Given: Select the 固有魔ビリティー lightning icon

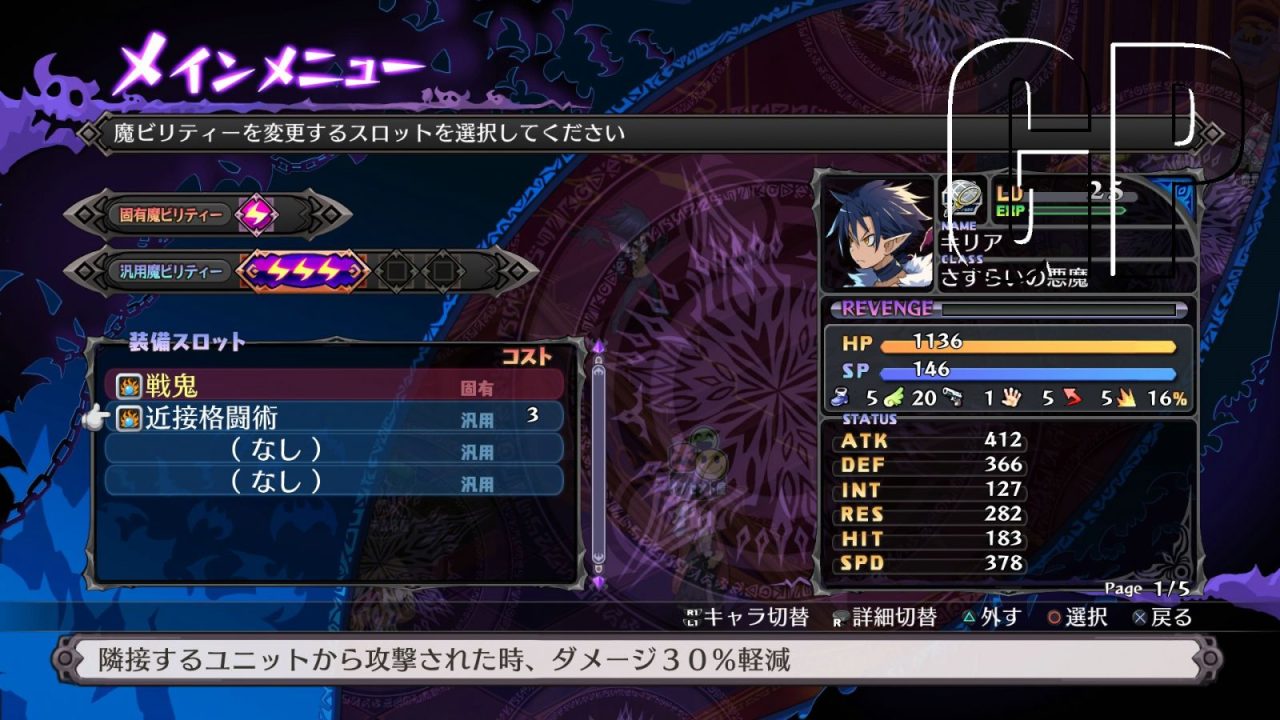Looking at the screenshot, I should (x=257, y=215).
